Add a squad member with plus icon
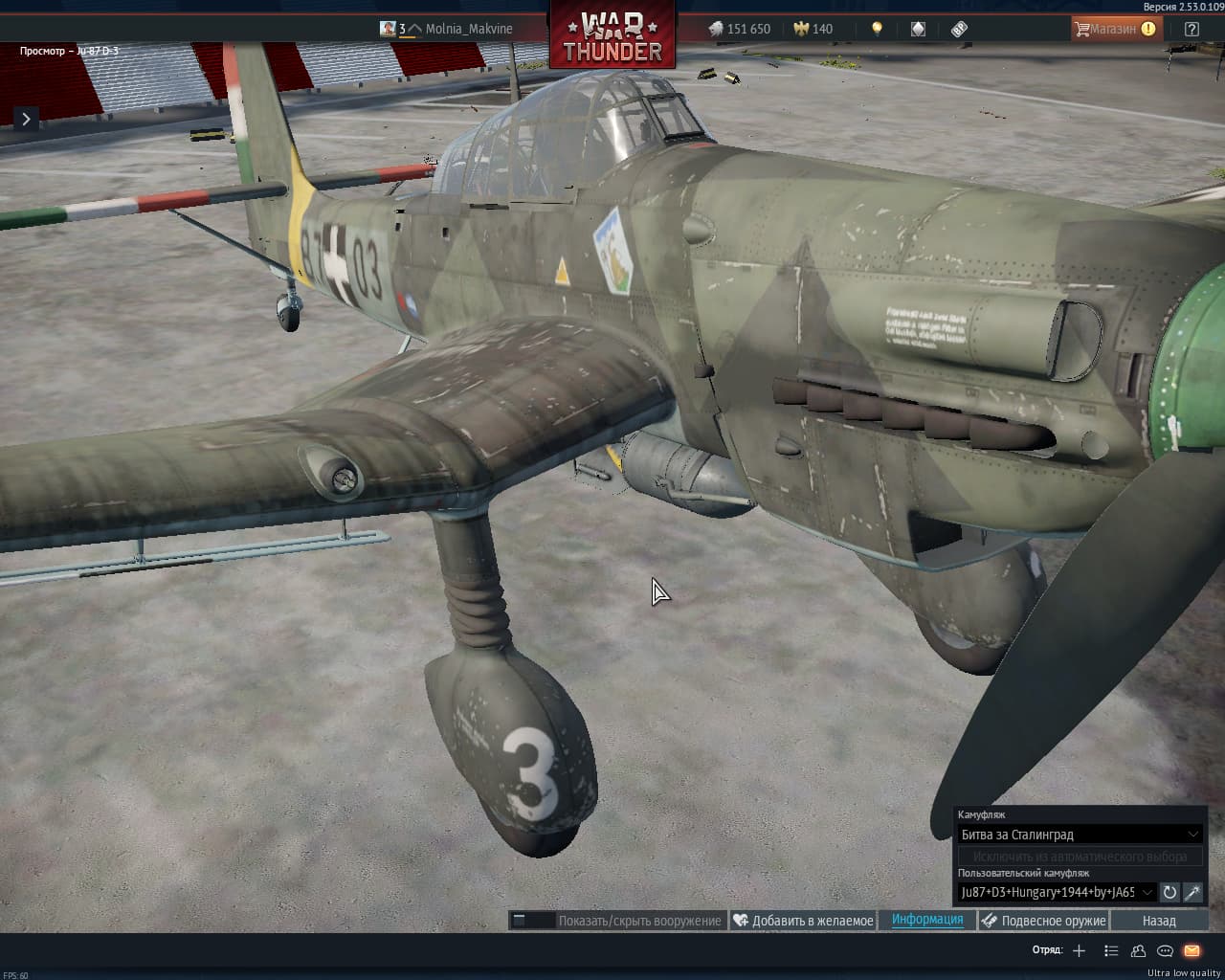Viewport: 1225px width, 980px height. click(x=1079, y=950)
